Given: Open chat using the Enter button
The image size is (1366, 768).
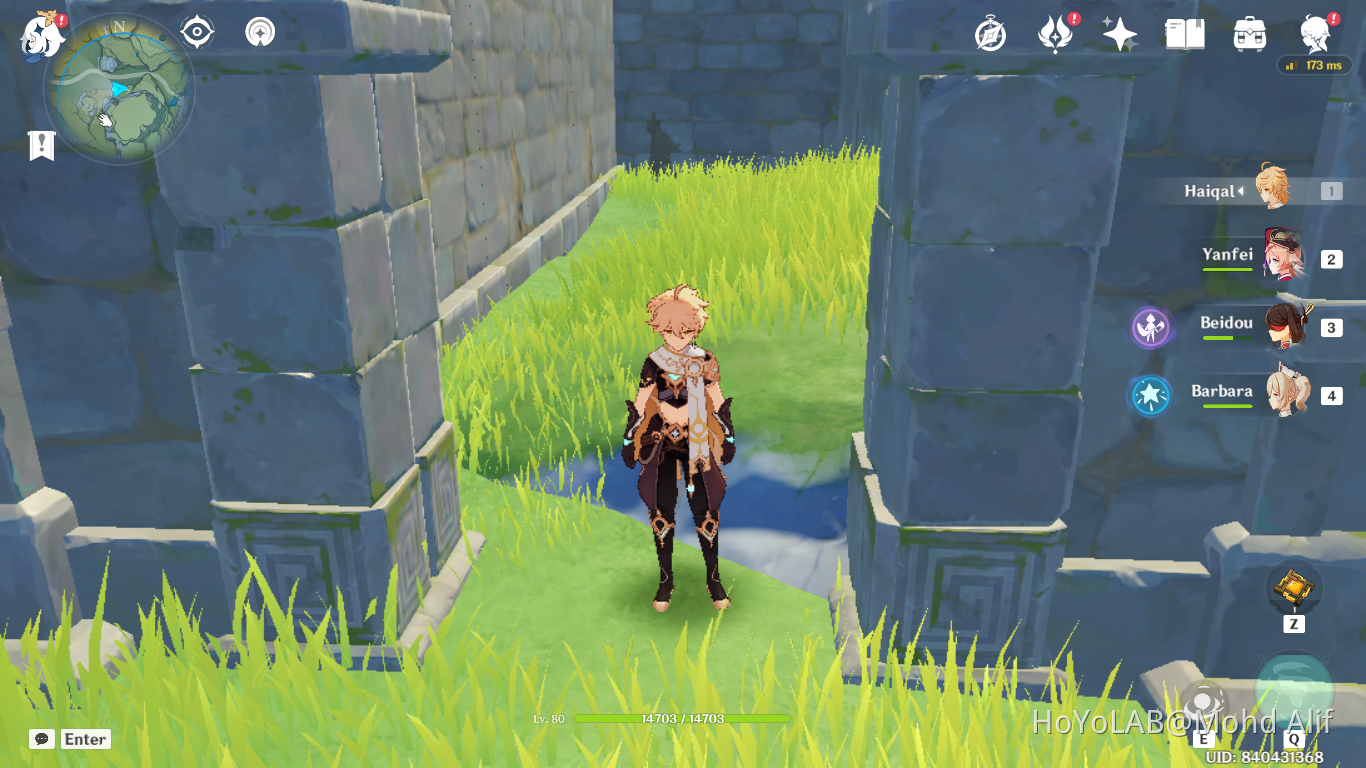Looking at the screenshot, I should [85, 739].
